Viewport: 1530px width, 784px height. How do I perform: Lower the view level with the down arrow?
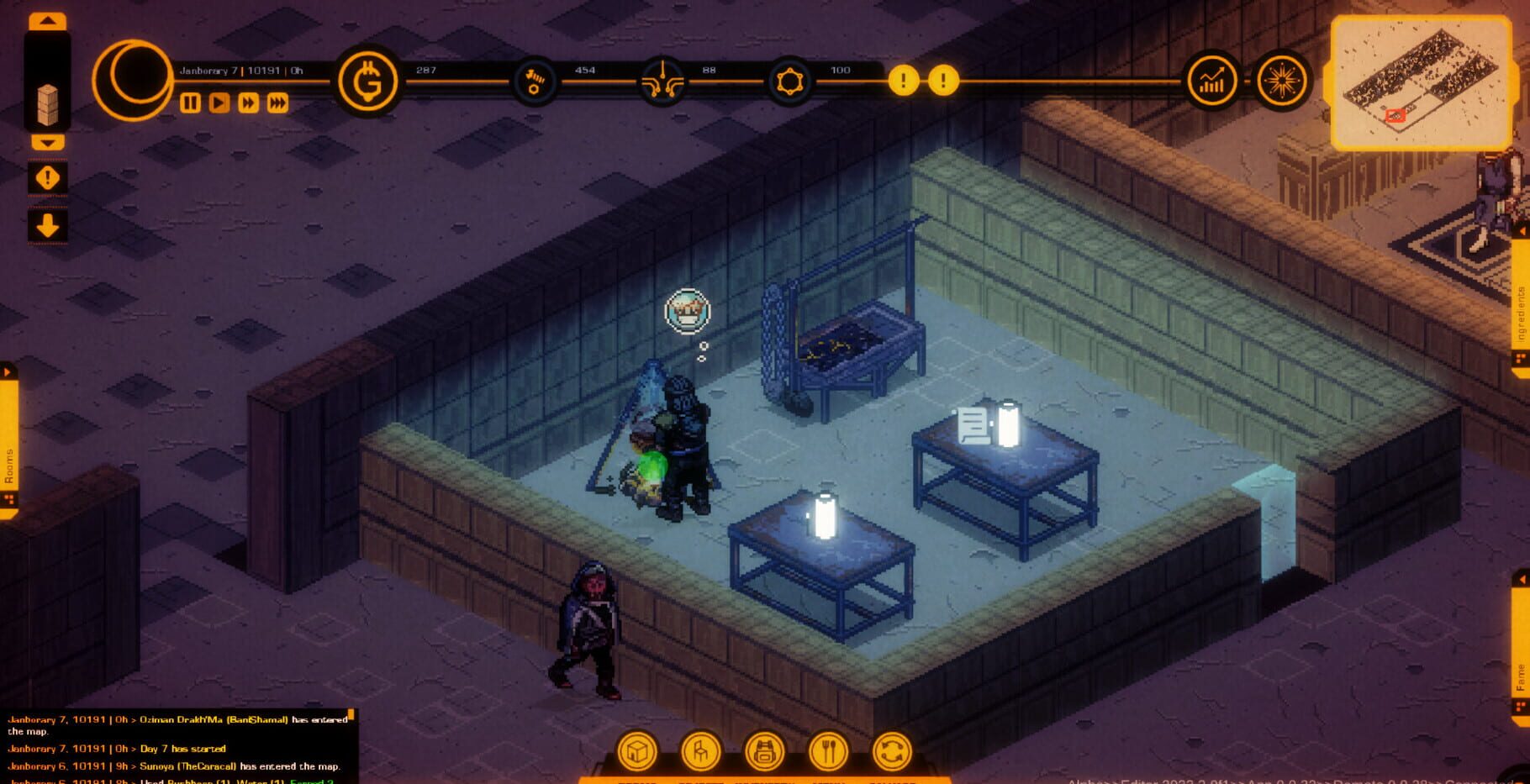coord(46,143)
